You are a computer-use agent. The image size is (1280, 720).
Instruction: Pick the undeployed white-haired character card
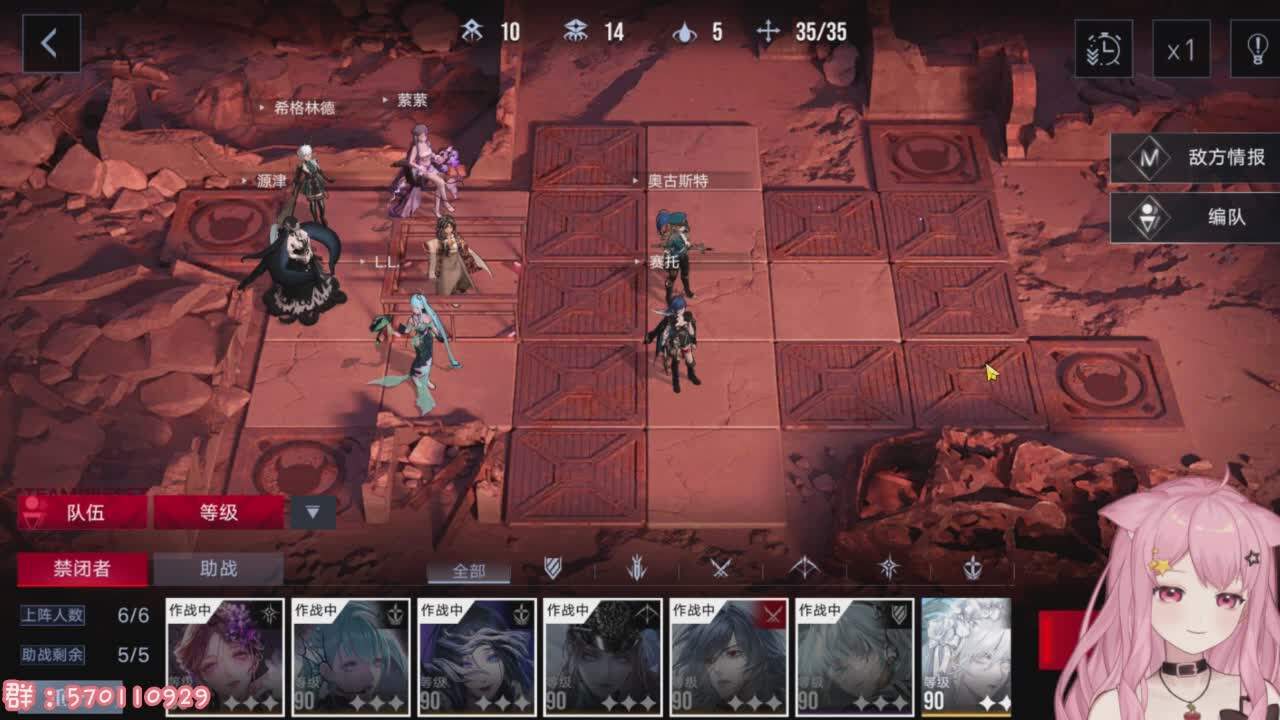[x=966, y=656]
